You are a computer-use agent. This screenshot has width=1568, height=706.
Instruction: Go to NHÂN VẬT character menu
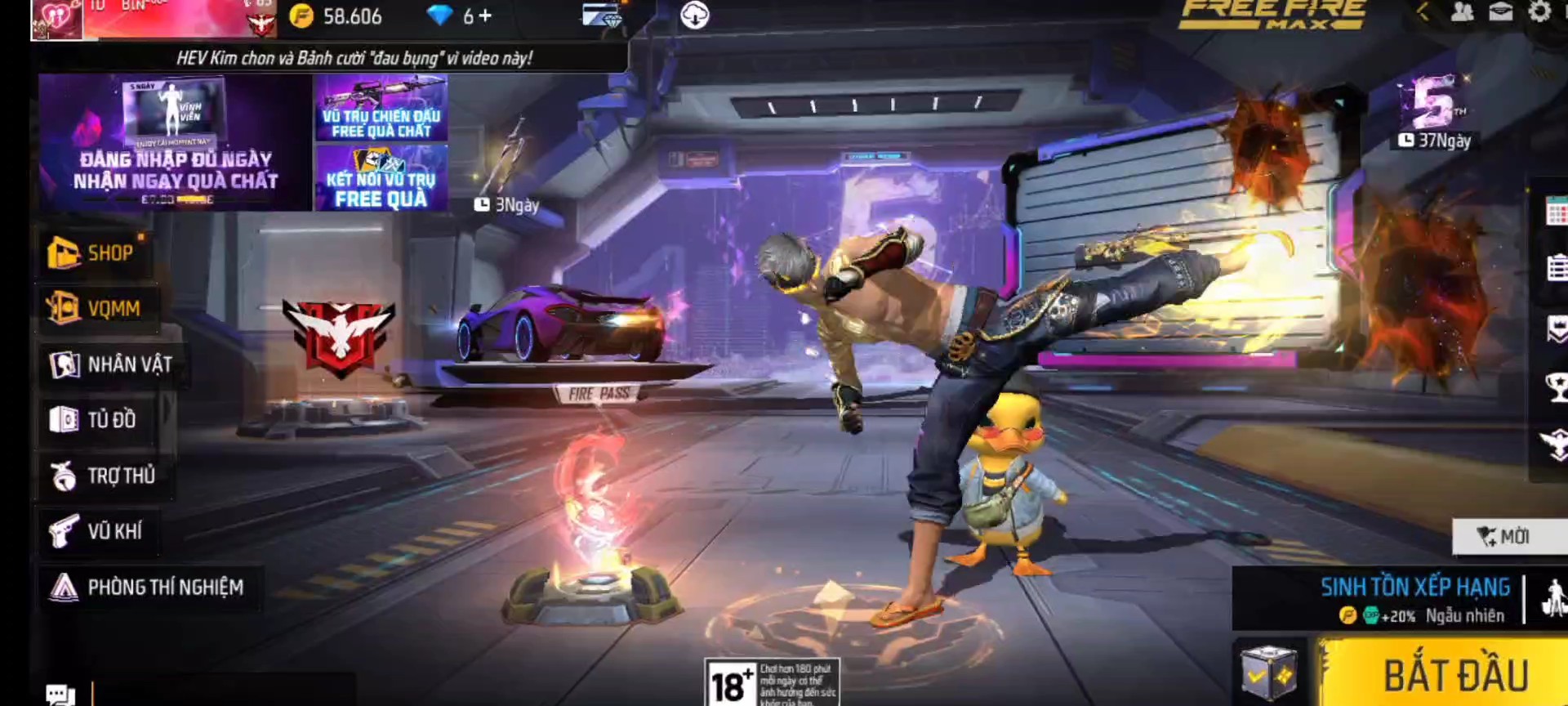tap(111, 364)
